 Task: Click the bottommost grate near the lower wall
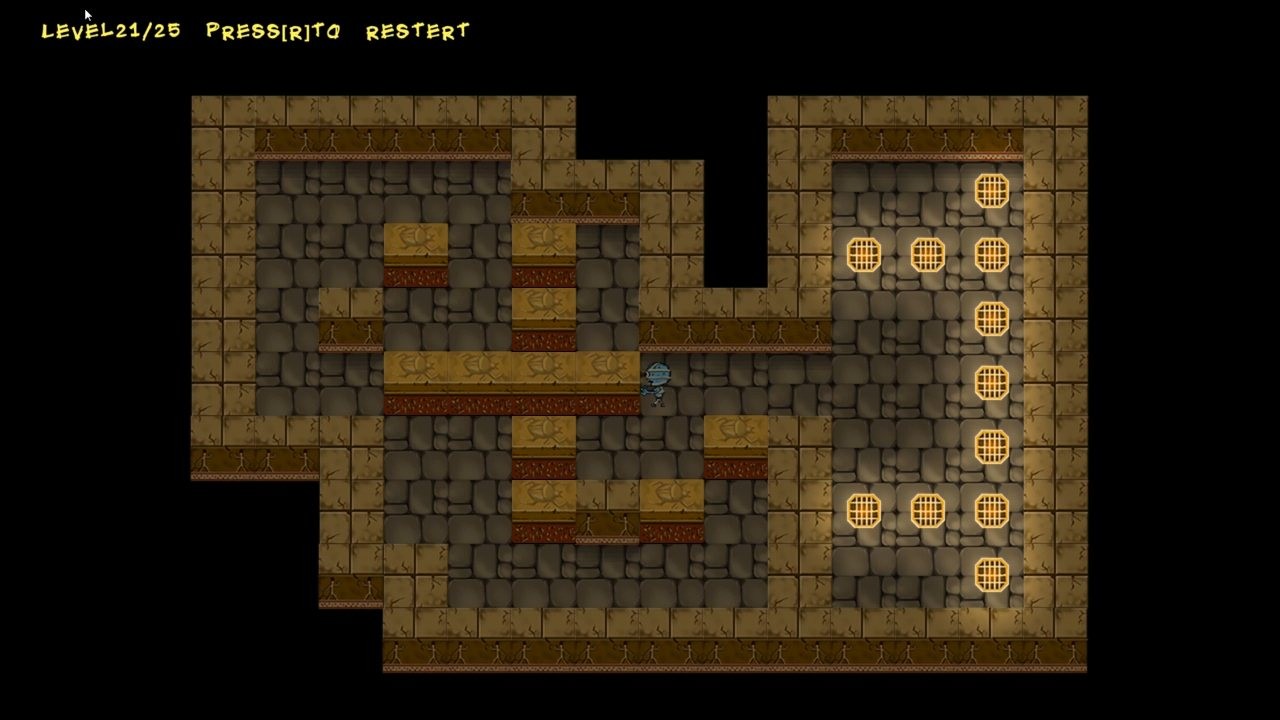coord(990,570)
